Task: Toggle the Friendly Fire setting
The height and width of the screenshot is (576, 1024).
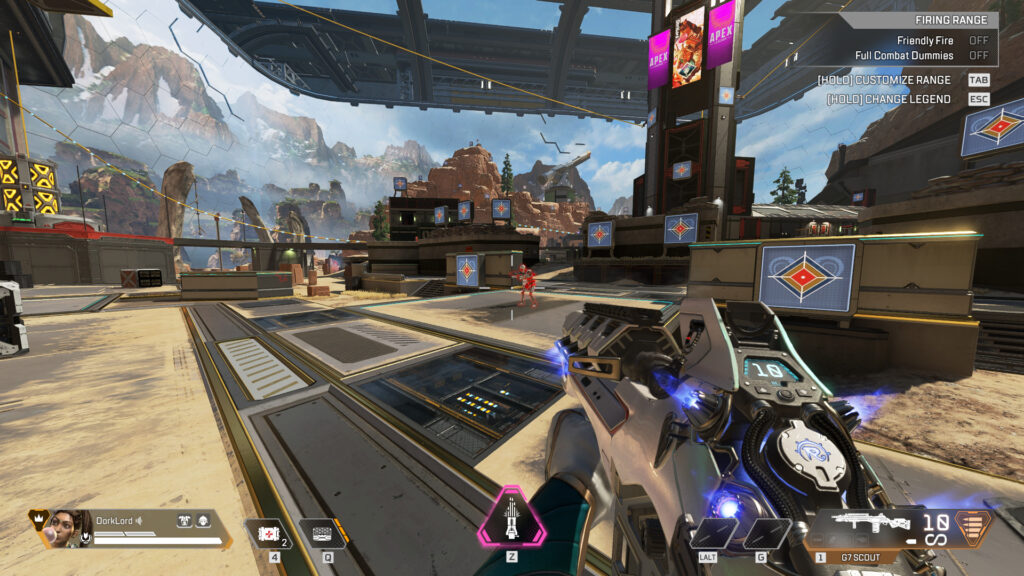Action: pyautogui.click(x=978, y=40)
